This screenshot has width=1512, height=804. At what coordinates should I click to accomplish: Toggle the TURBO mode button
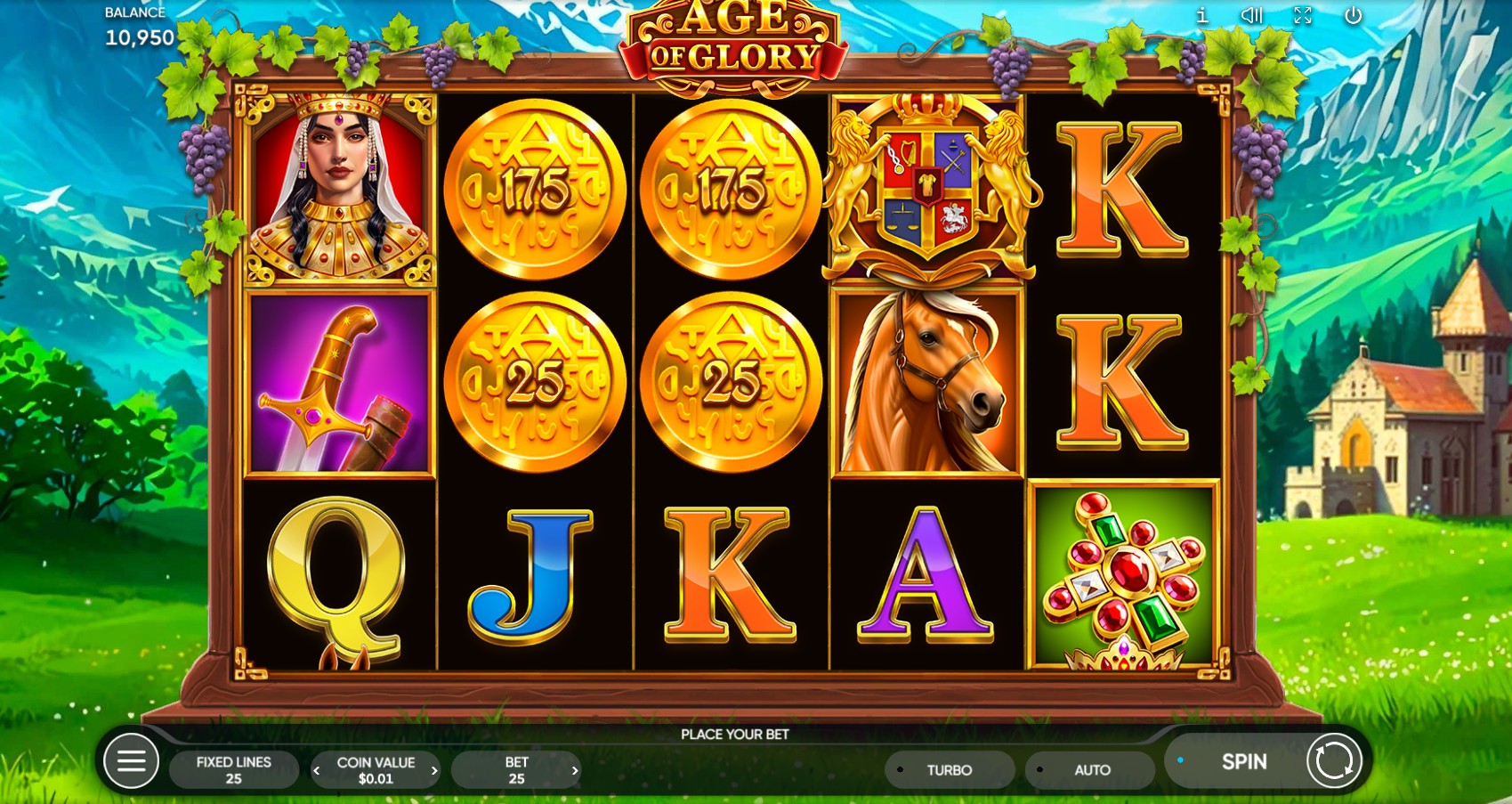coord(949,770)
